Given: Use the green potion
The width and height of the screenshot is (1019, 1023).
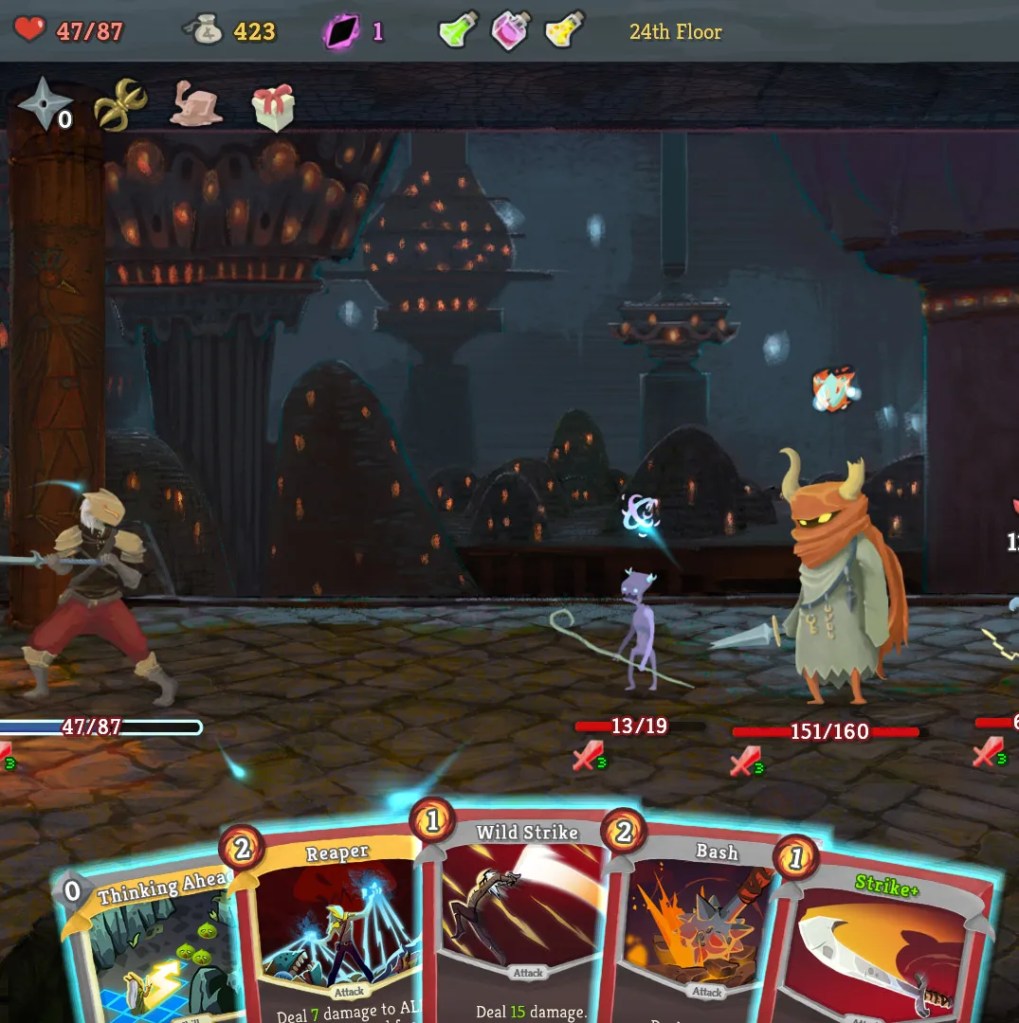Looking at the screenshot, I should point(458,30).
